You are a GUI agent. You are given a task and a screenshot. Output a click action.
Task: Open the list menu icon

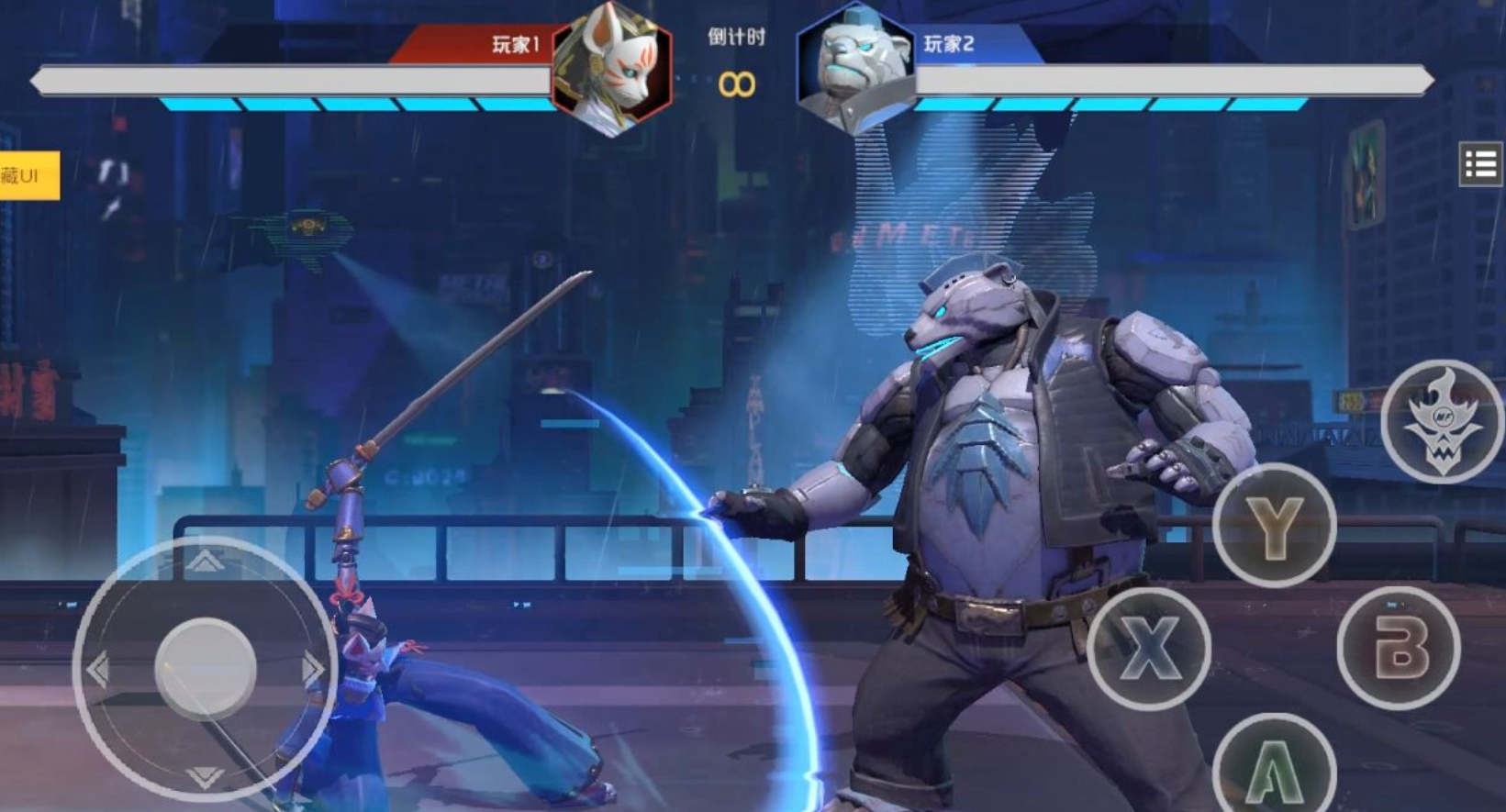click(1479, 164)
